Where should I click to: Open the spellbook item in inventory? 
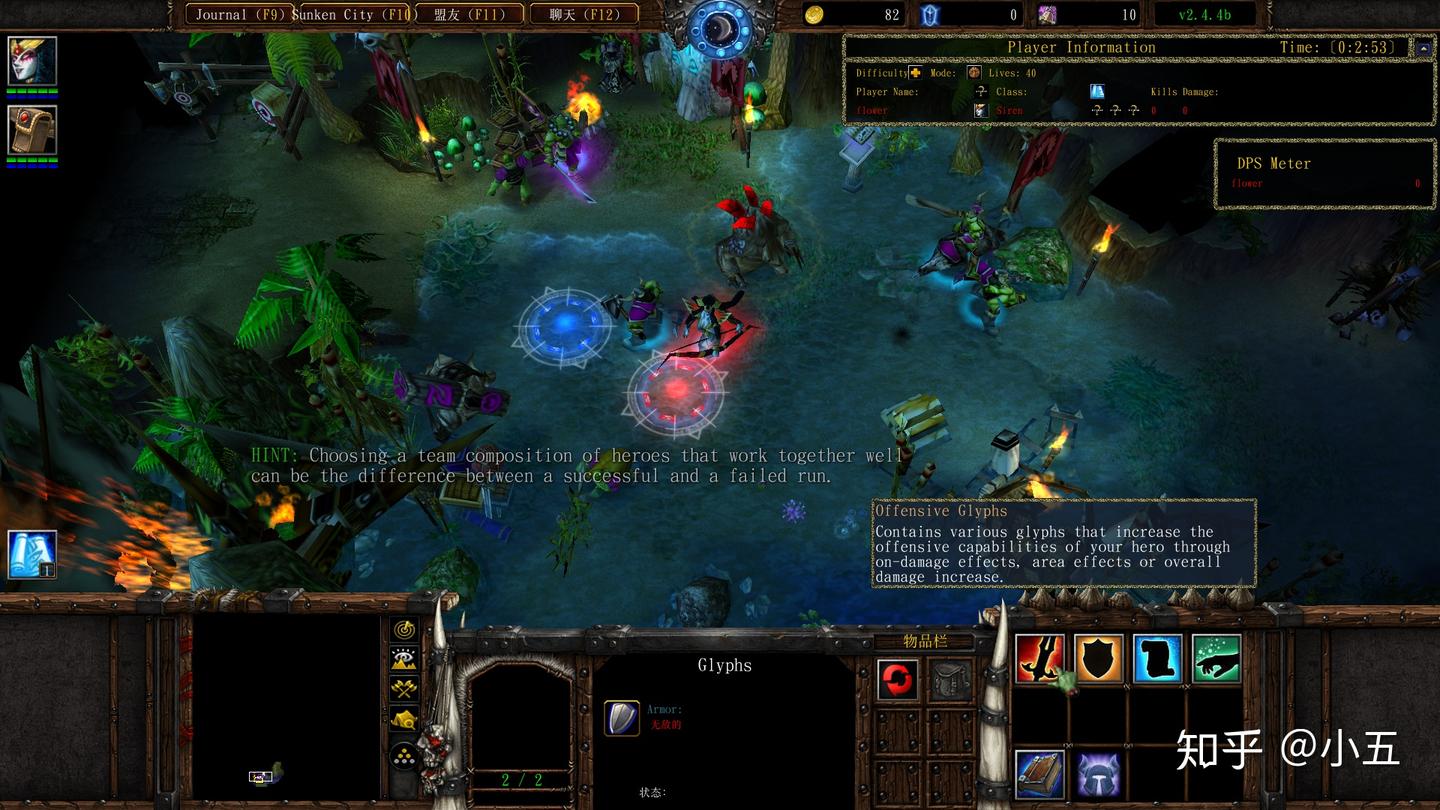(x=1040, y=774)
